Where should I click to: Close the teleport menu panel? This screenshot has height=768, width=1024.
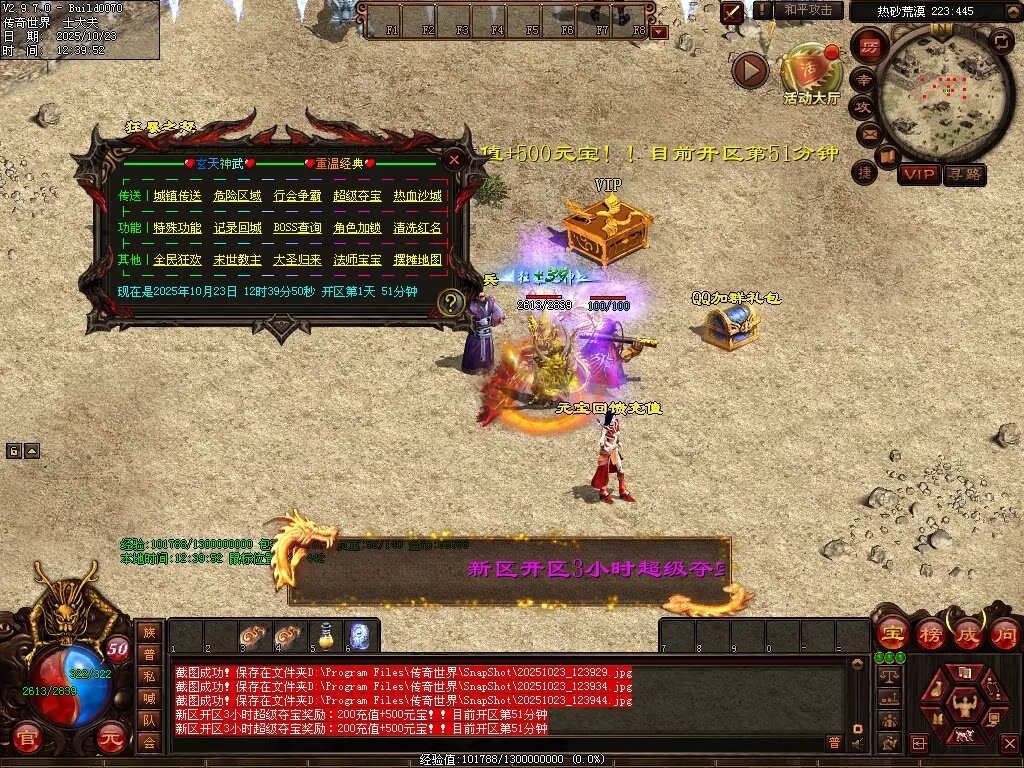(x=454, y=159)
